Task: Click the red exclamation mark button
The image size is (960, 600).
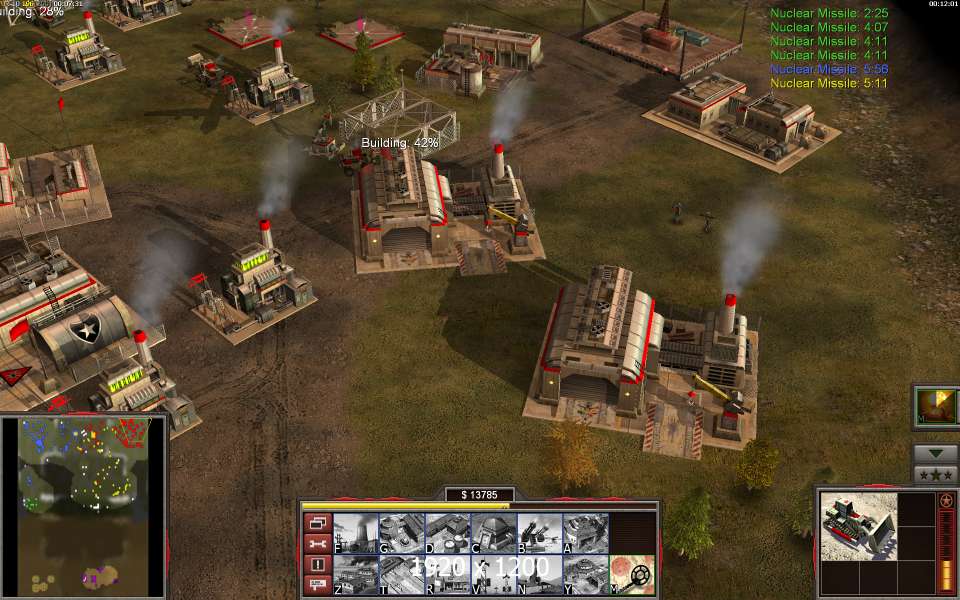Action: (317, 565)
